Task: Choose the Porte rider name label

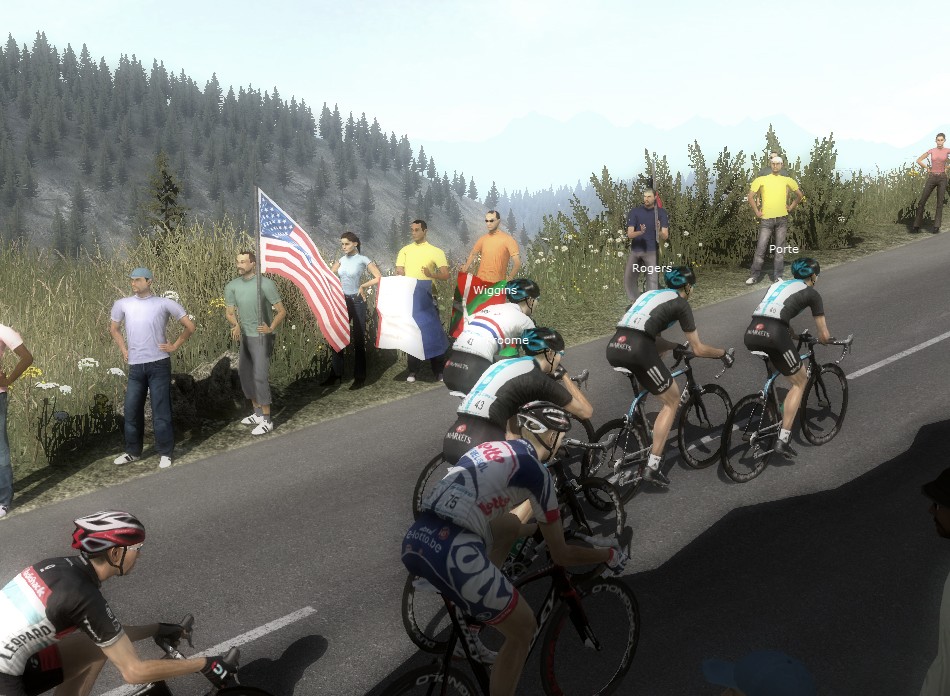Action: [x=784, y=249]
